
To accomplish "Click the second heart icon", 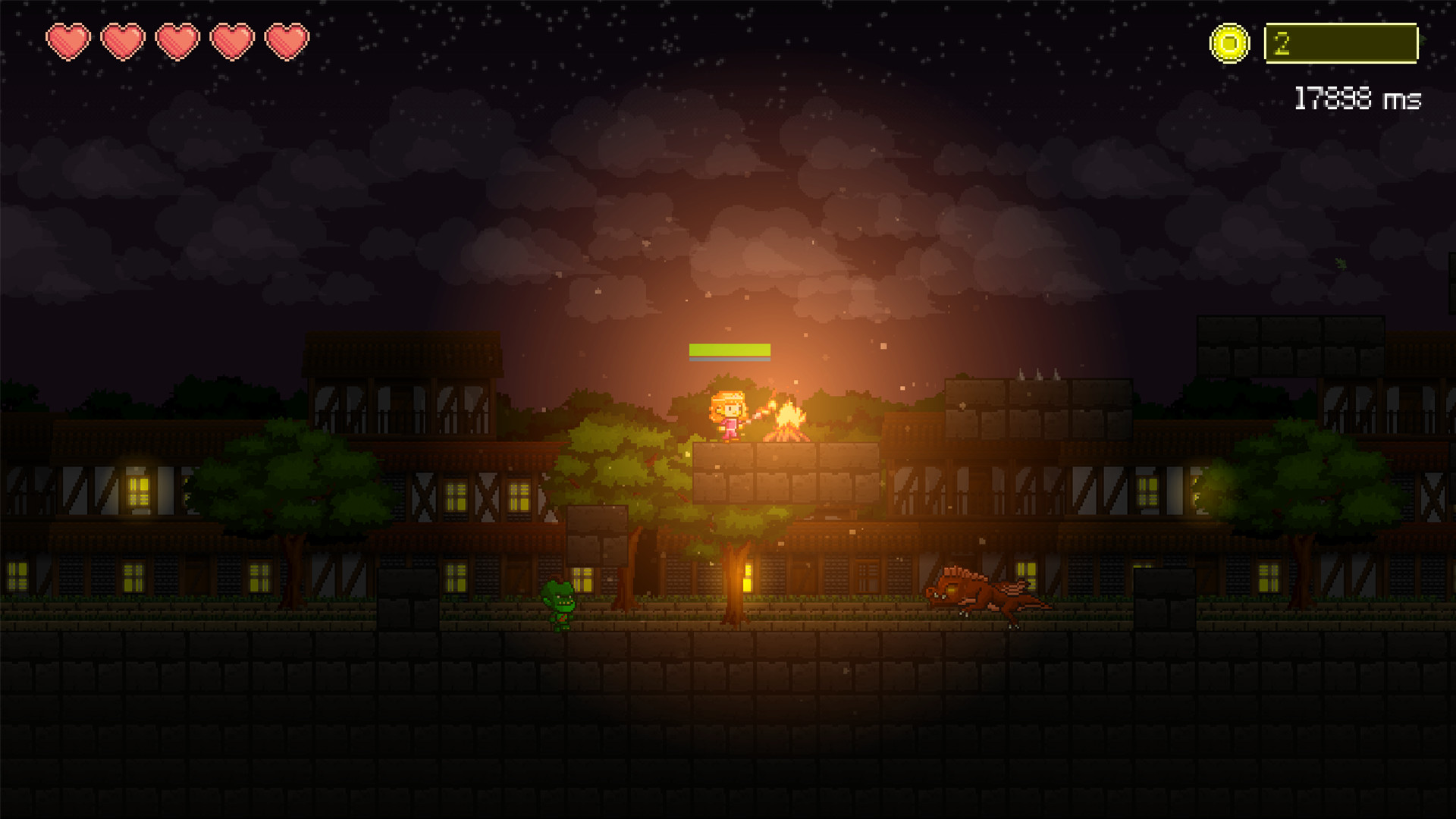I will (122, 42).
